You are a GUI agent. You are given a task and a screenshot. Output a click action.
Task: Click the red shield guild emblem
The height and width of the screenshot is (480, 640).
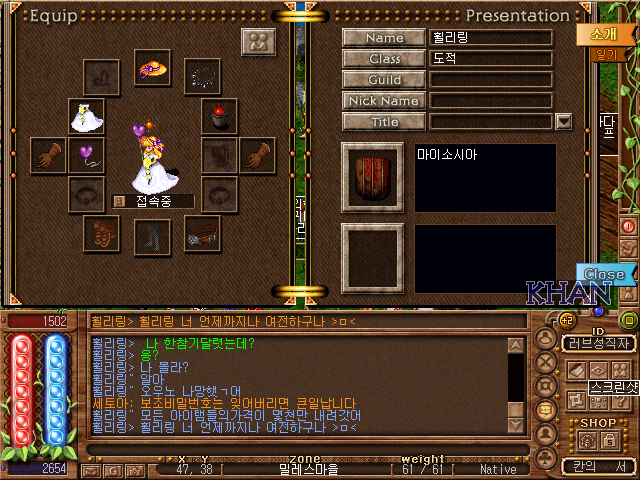coord(373,177)
